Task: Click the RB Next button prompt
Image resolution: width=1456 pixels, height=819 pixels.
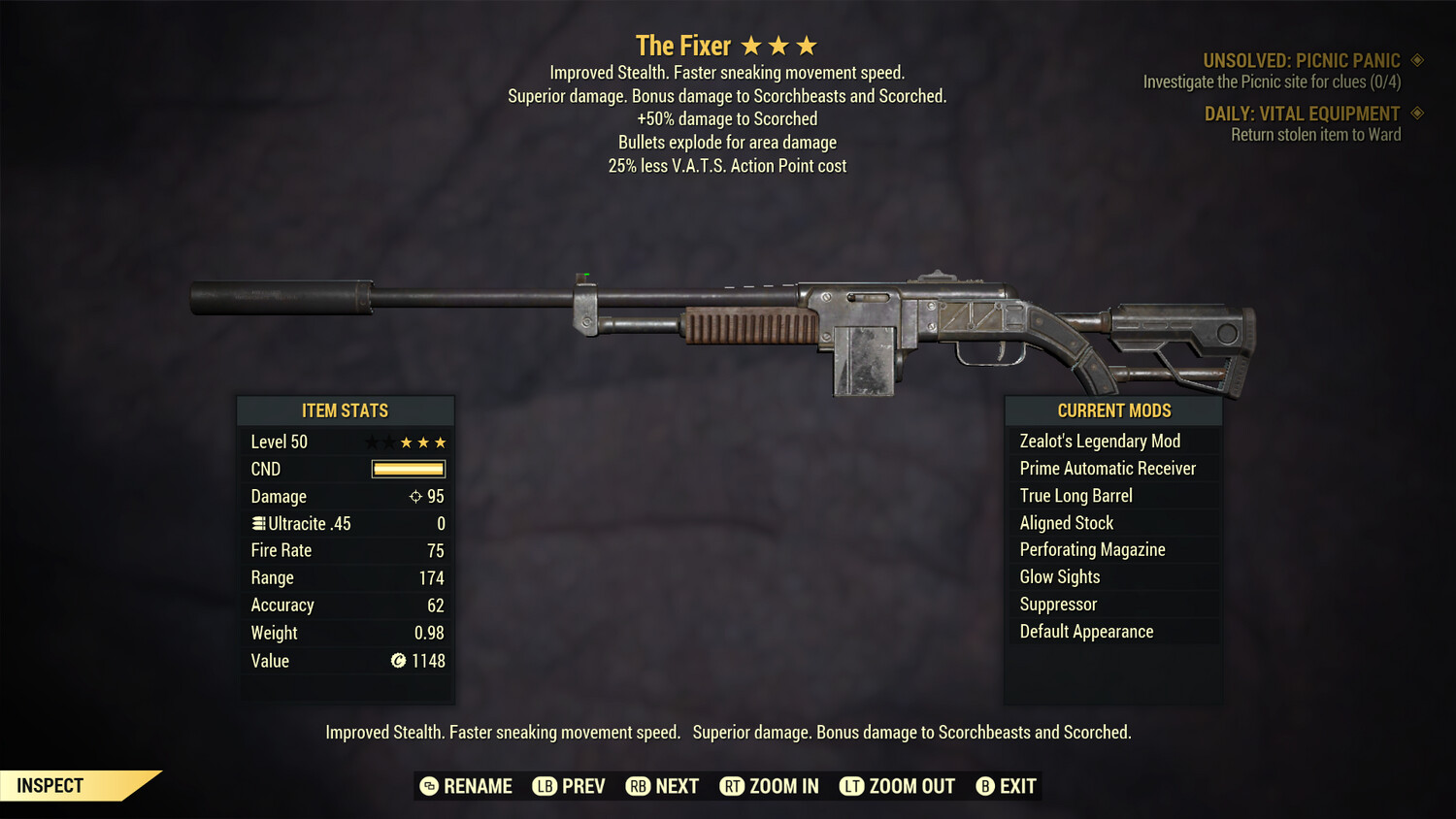Action: (662, 786)
